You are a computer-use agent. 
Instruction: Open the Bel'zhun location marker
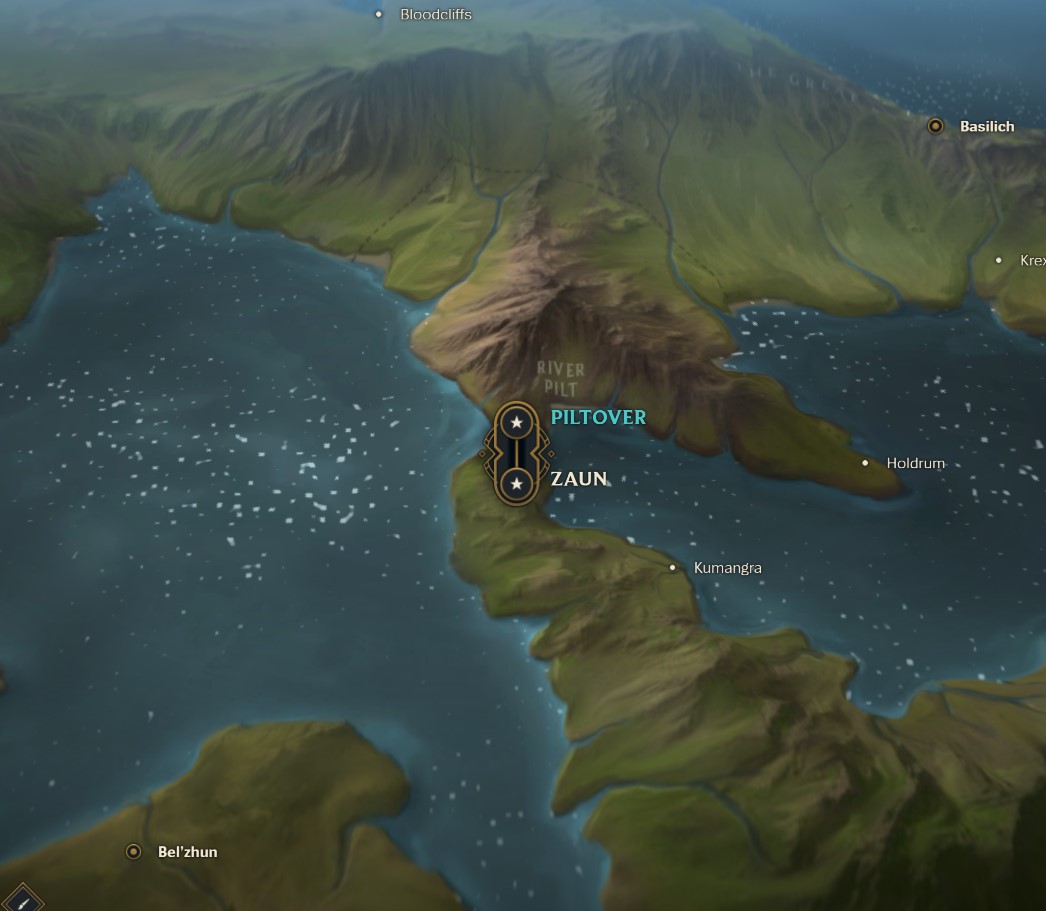[133, 852]
